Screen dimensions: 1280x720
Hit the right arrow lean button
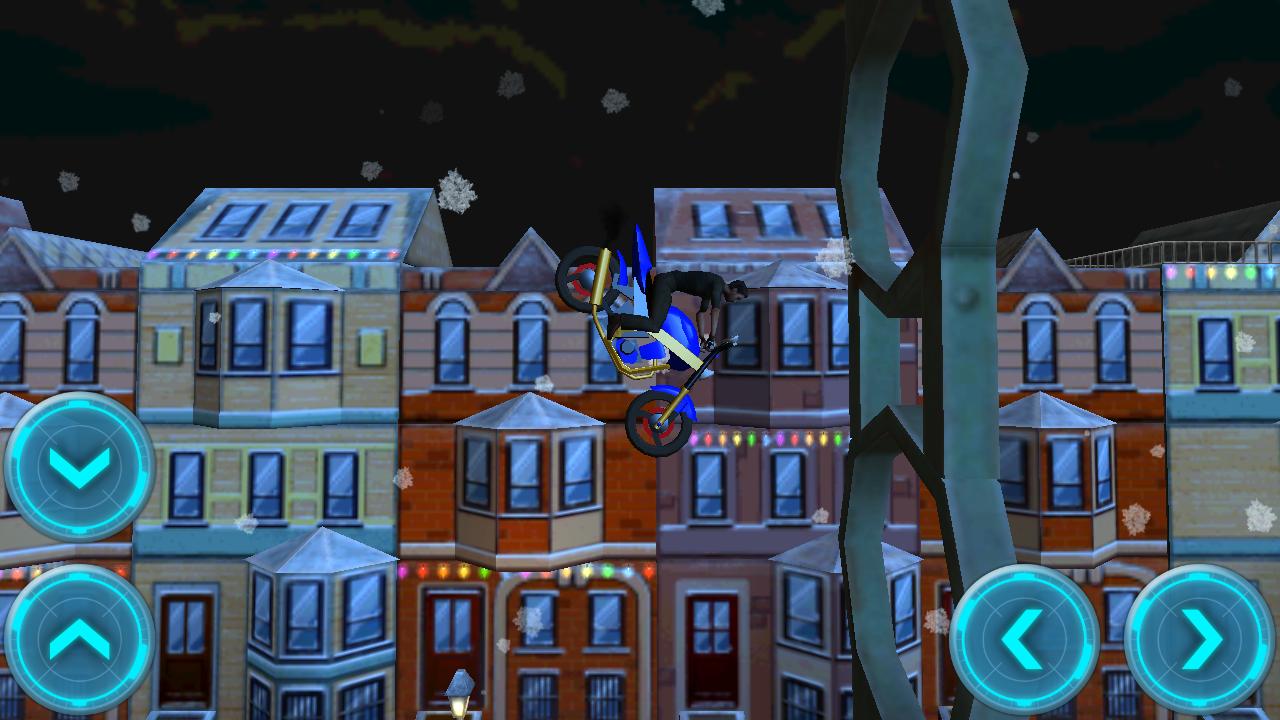point(1199,639)
